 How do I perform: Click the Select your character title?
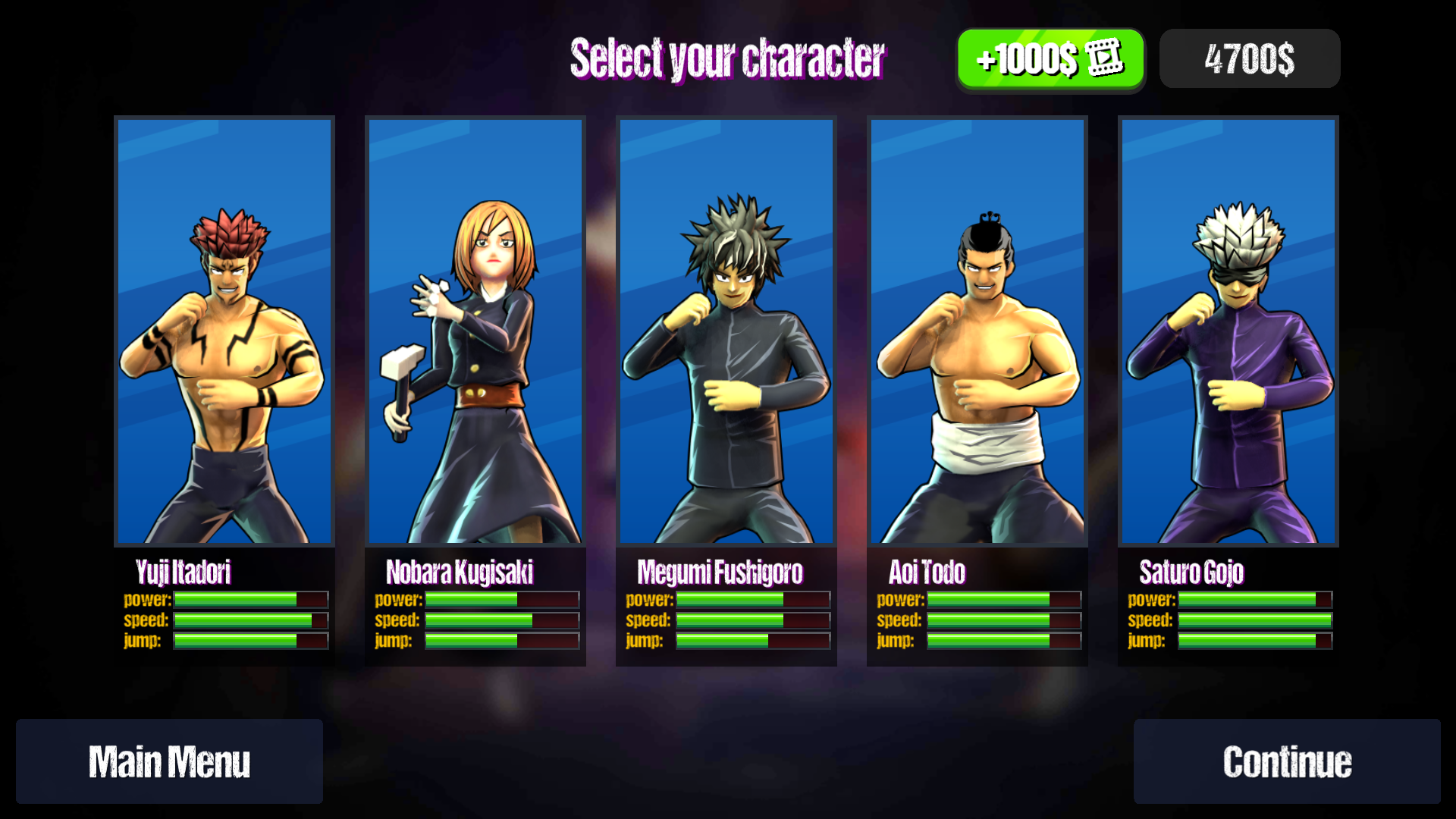pos(728,59)
